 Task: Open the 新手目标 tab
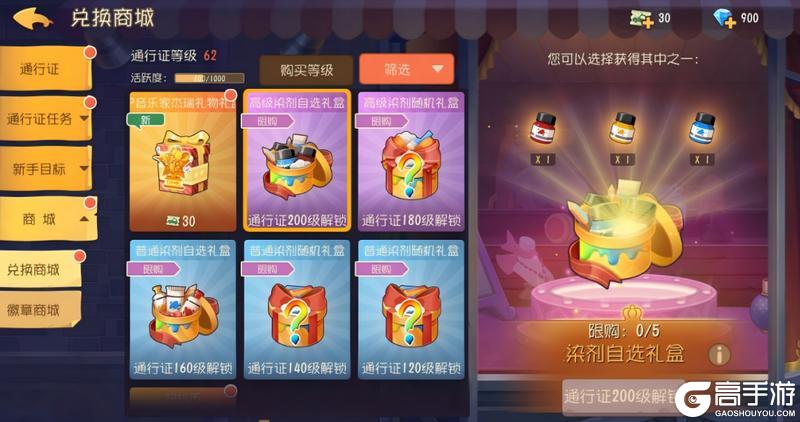tap(46, 169)
